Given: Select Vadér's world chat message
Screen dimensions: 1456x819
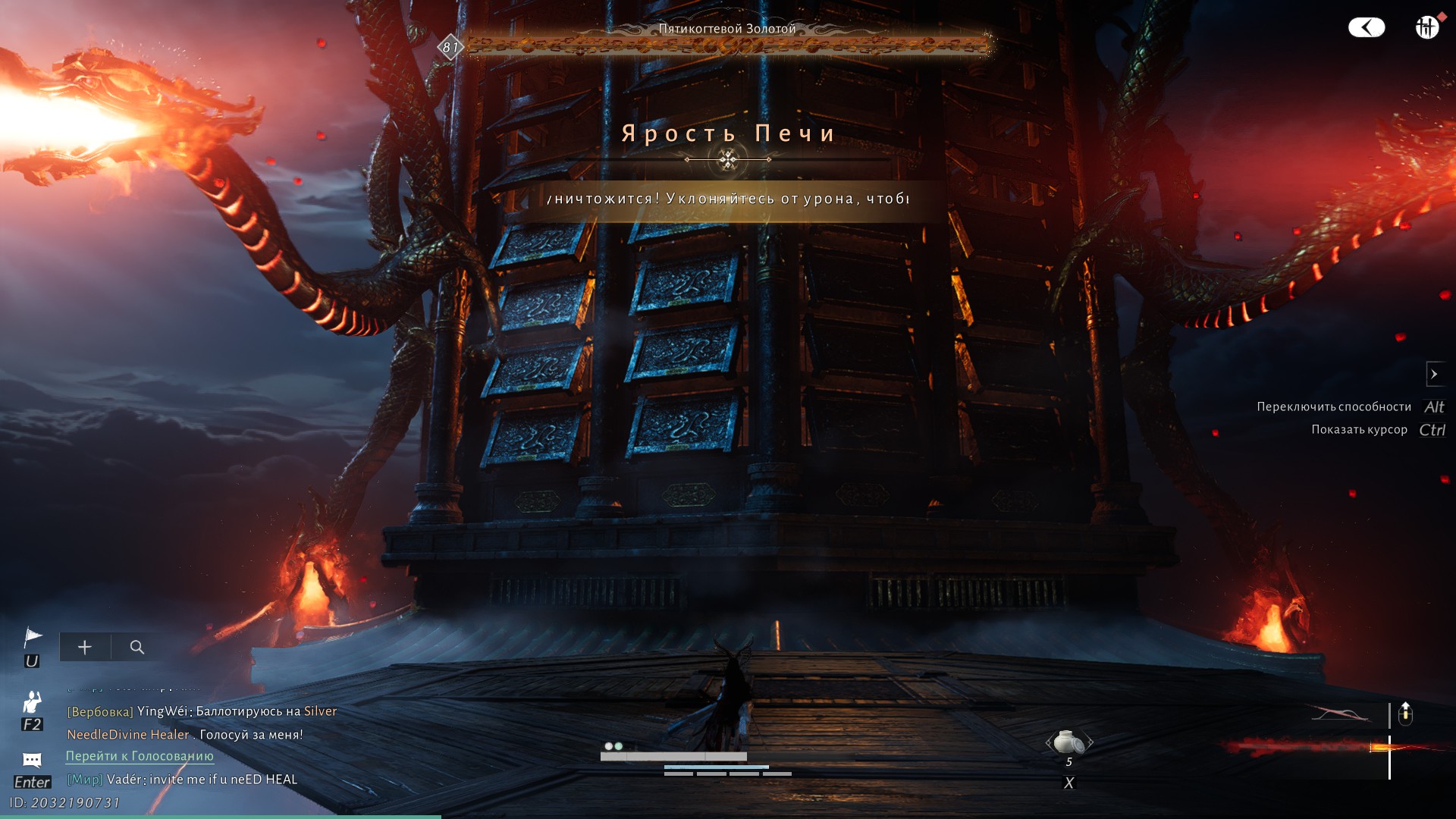Looking at the screenshot, I should click(x=202, y=780).
